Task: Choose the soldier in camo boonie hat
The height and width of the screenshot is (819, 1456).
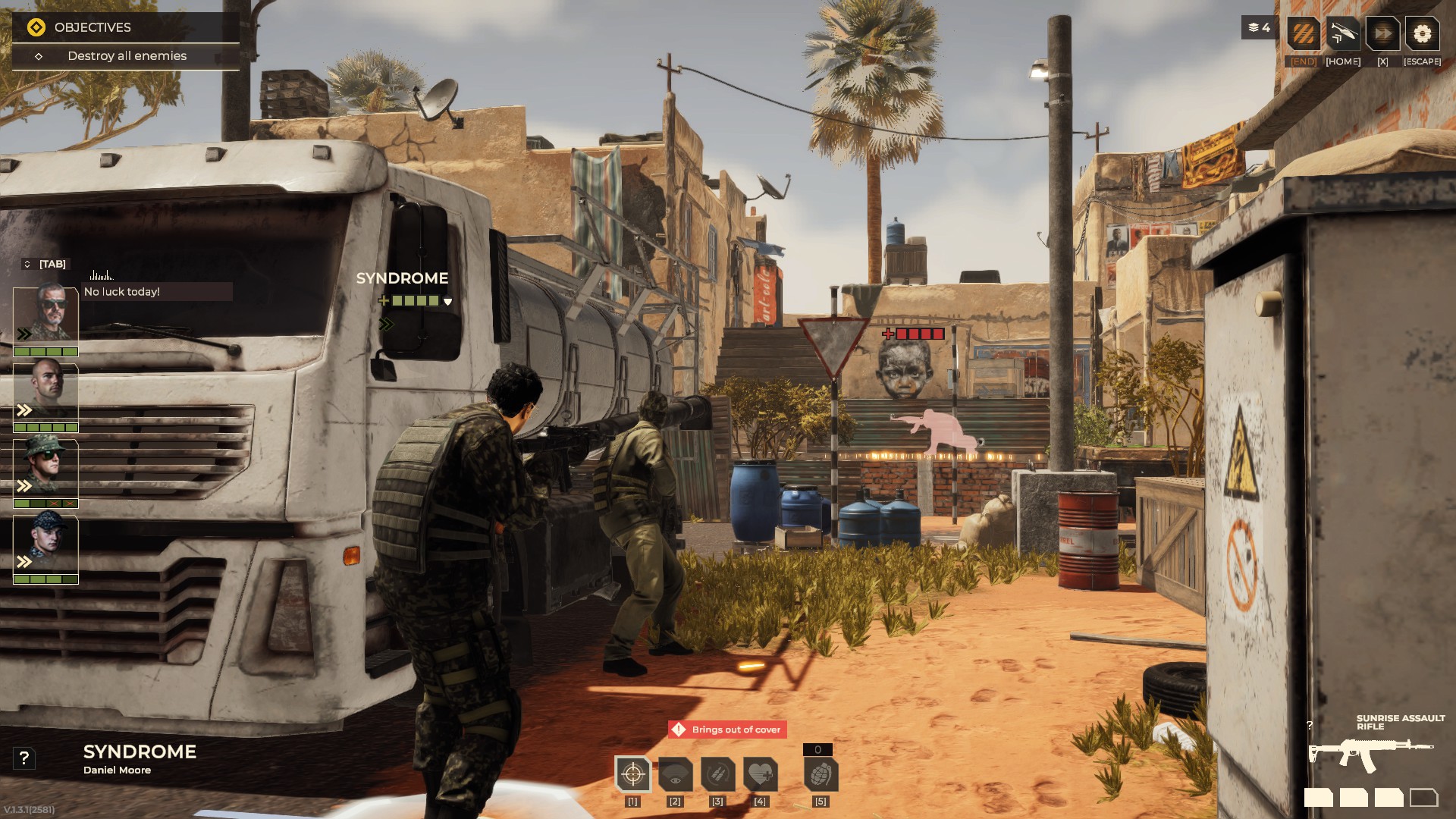Action: pos(45,467)
